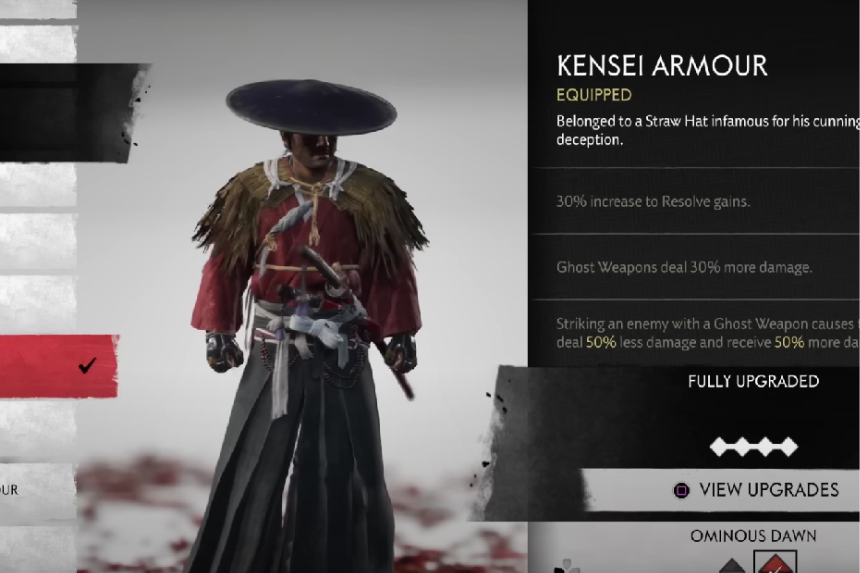860x573 pixels.
Task: Select the red checkmarked armour row
Action: tap(58, 365)
